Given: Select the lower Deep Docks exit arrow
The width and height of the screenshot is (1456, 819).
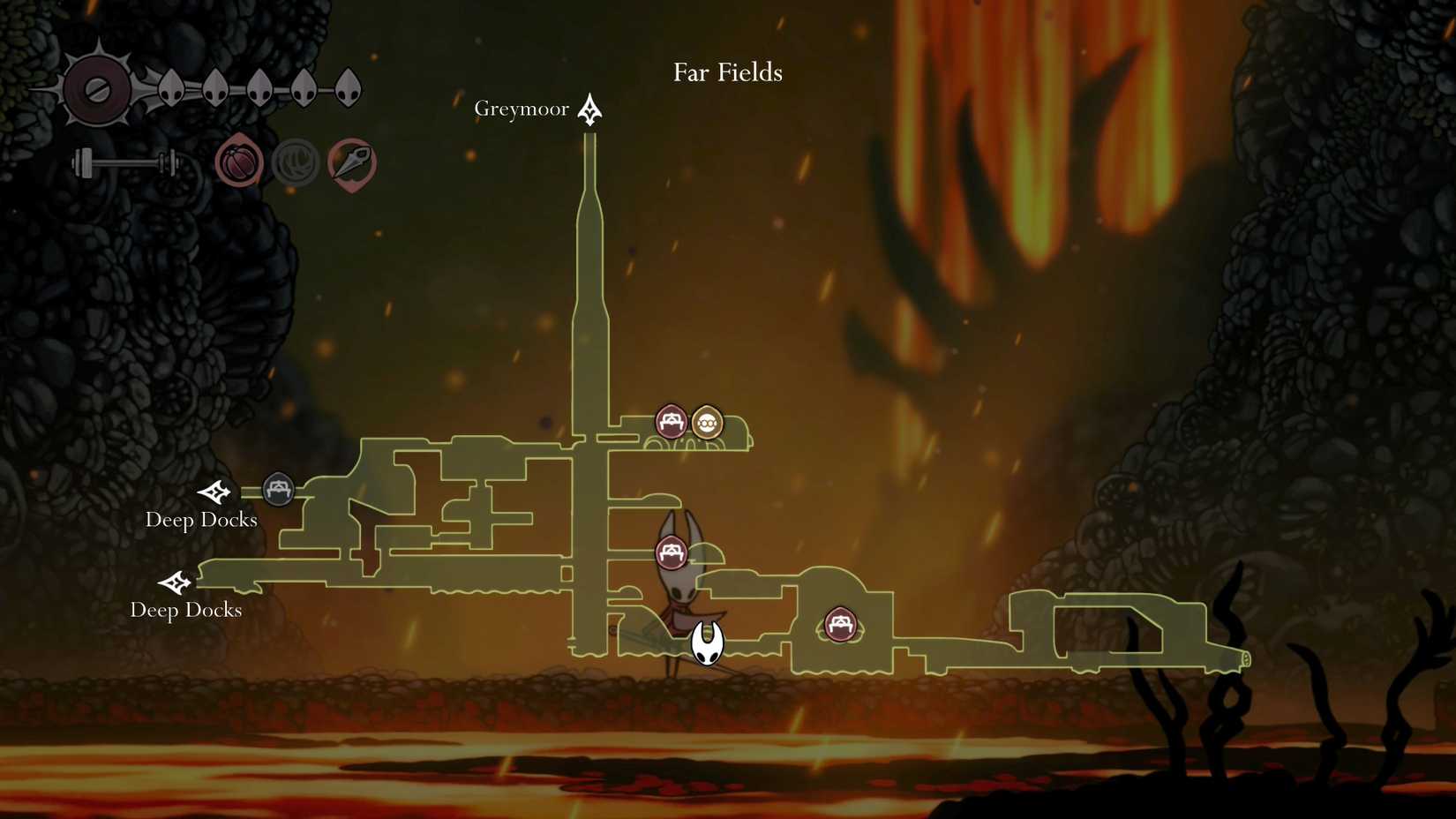Looking at the screenshot, I should [176, 584].
